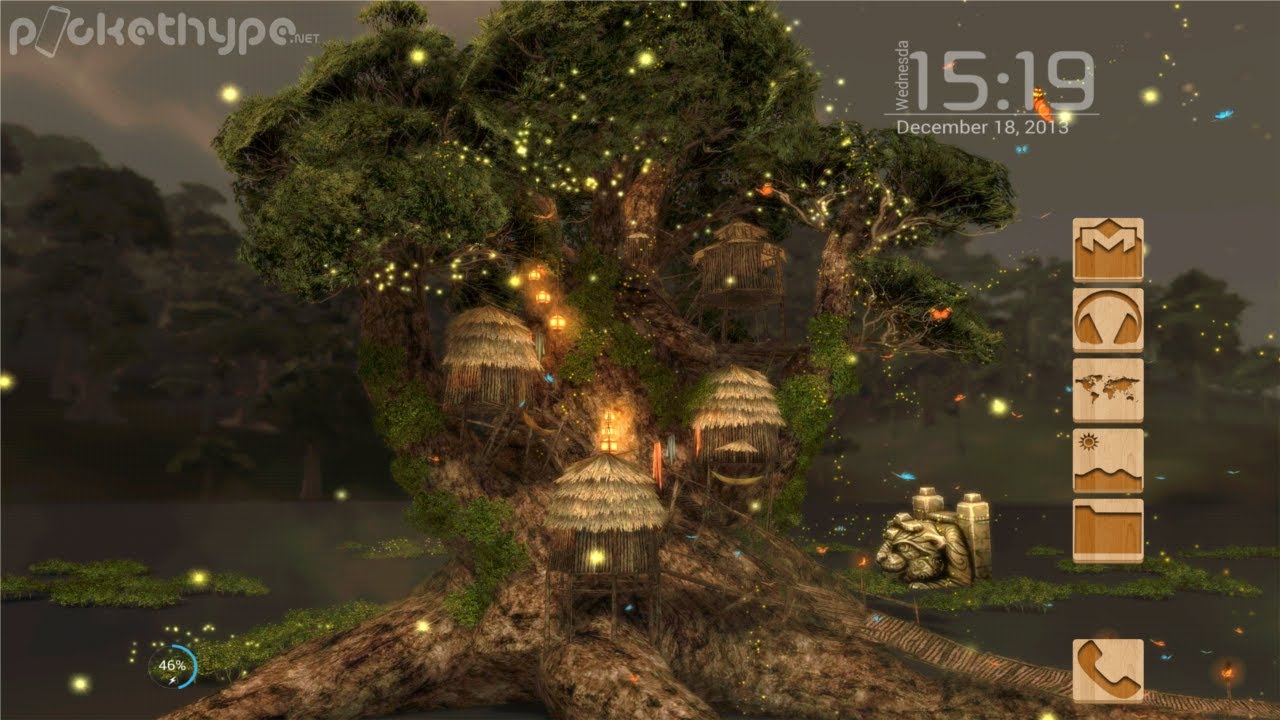Select the thatched hut on the lower trunk
The width and height of the screenshot is (1280, 720).
(598, 520)
